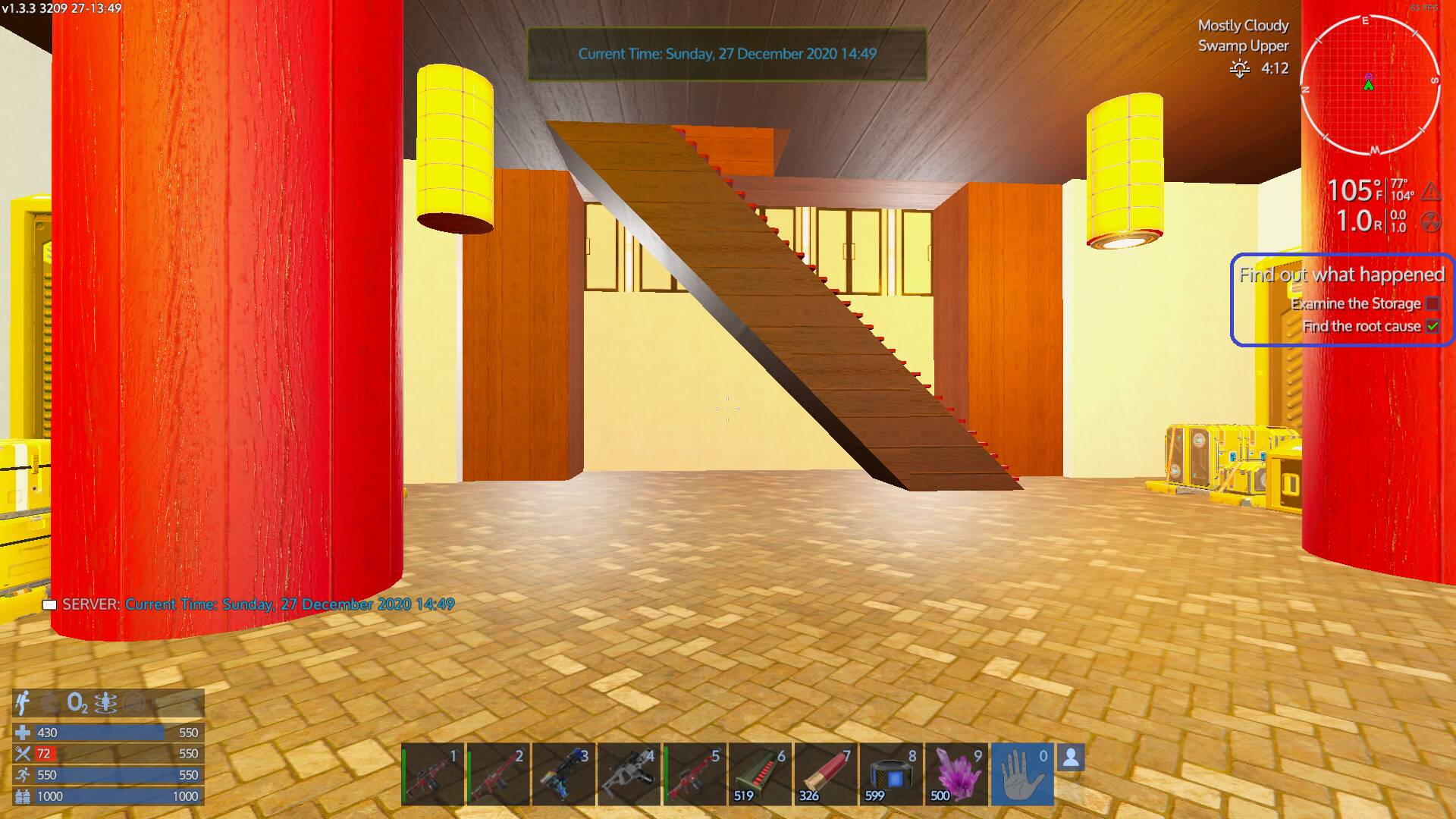Viewport: 1456px width, 819px height.
Task: Click the circular compass radar minimap
Action: click(x=1370, y=85)
